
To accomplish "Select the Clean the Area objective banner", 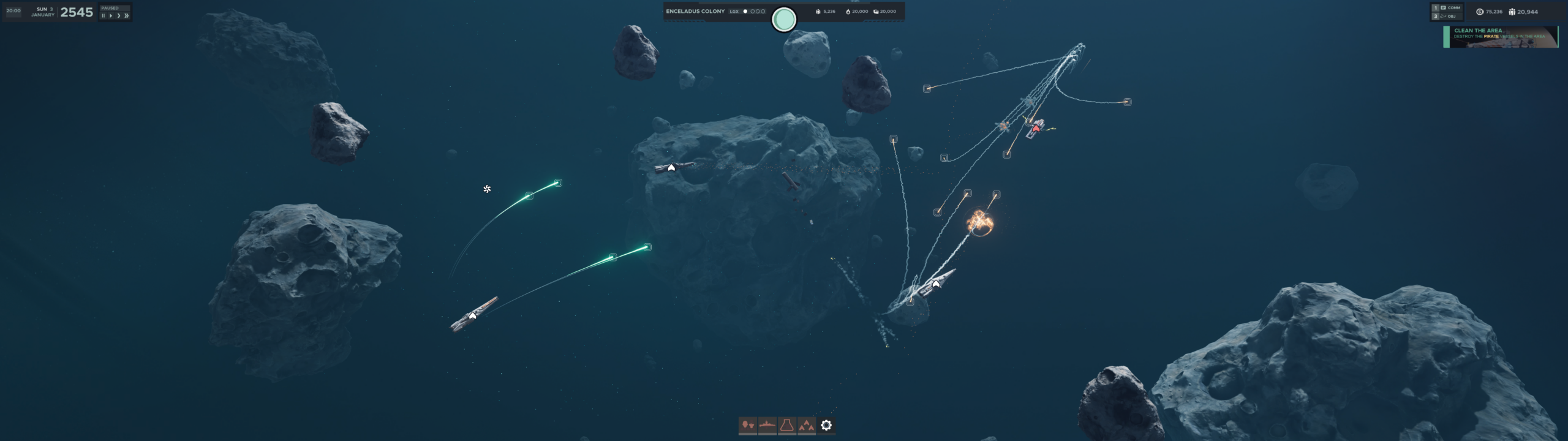I will pyautogui.click(x=1501, y=37).
